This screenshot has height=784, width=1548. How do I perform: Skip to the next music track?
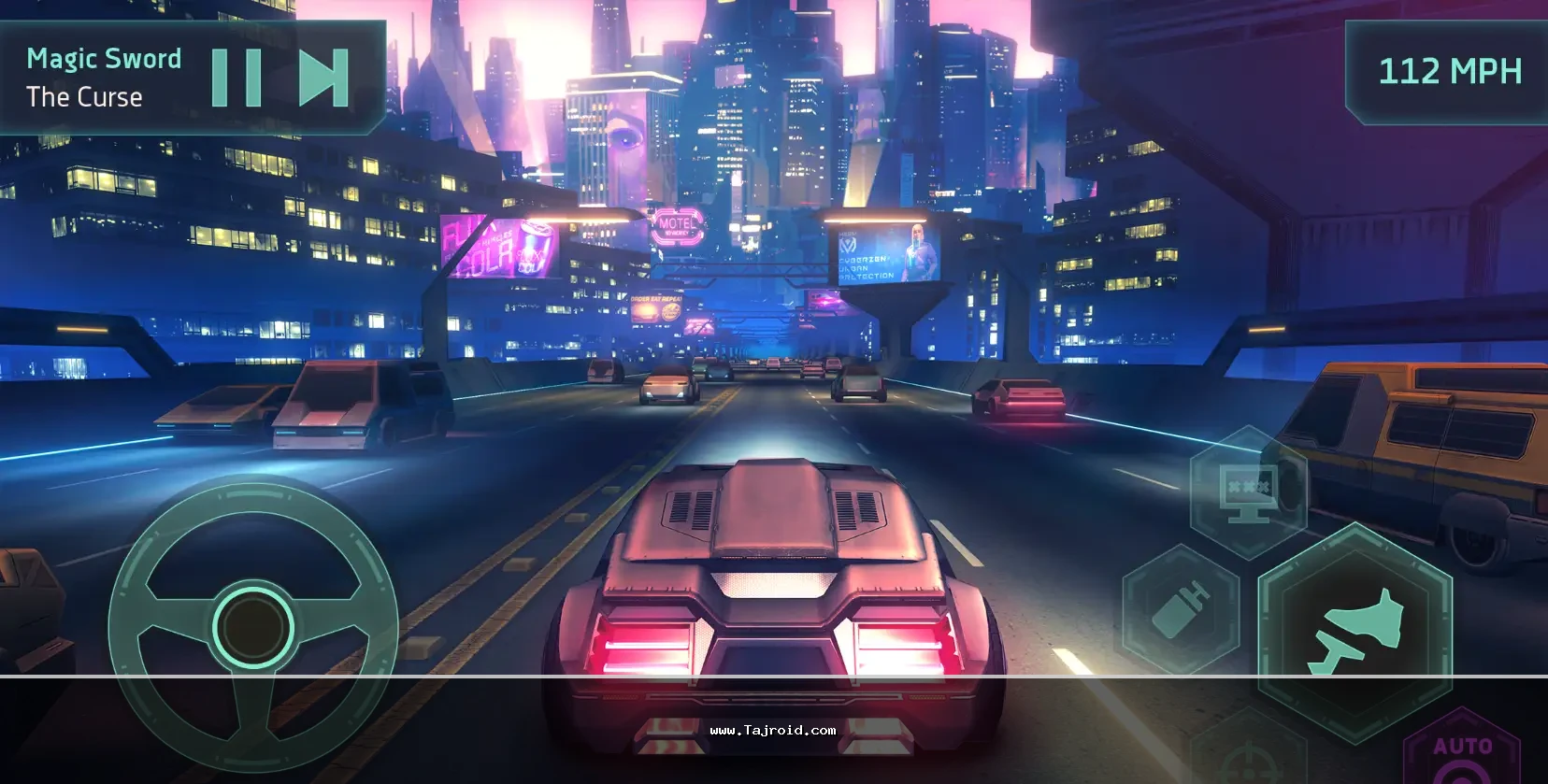tap(323, 78)
